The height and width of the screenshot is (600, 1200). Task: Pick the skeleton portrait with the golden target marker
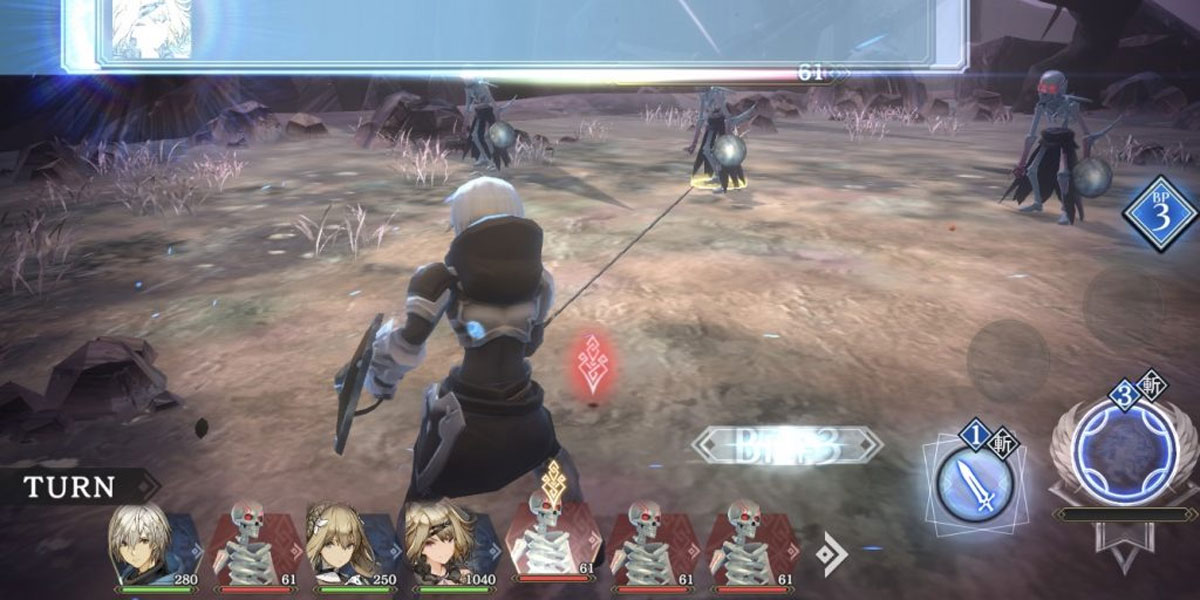(550, 540)
